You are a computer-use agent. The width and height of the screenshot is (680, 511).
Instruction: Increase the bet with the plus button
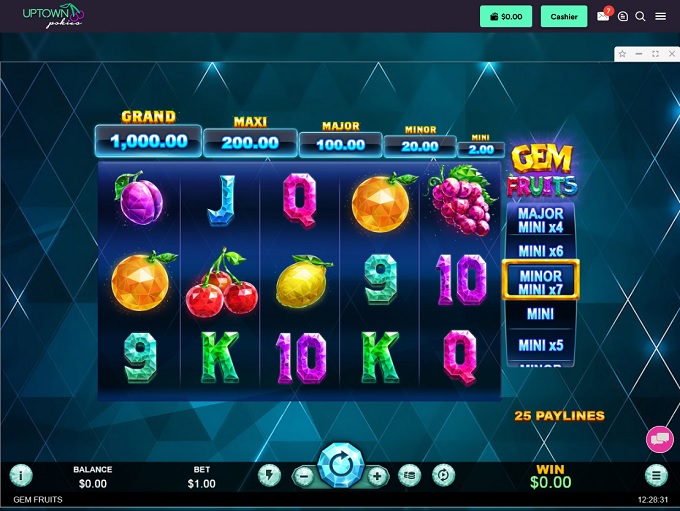coord(376,477)
